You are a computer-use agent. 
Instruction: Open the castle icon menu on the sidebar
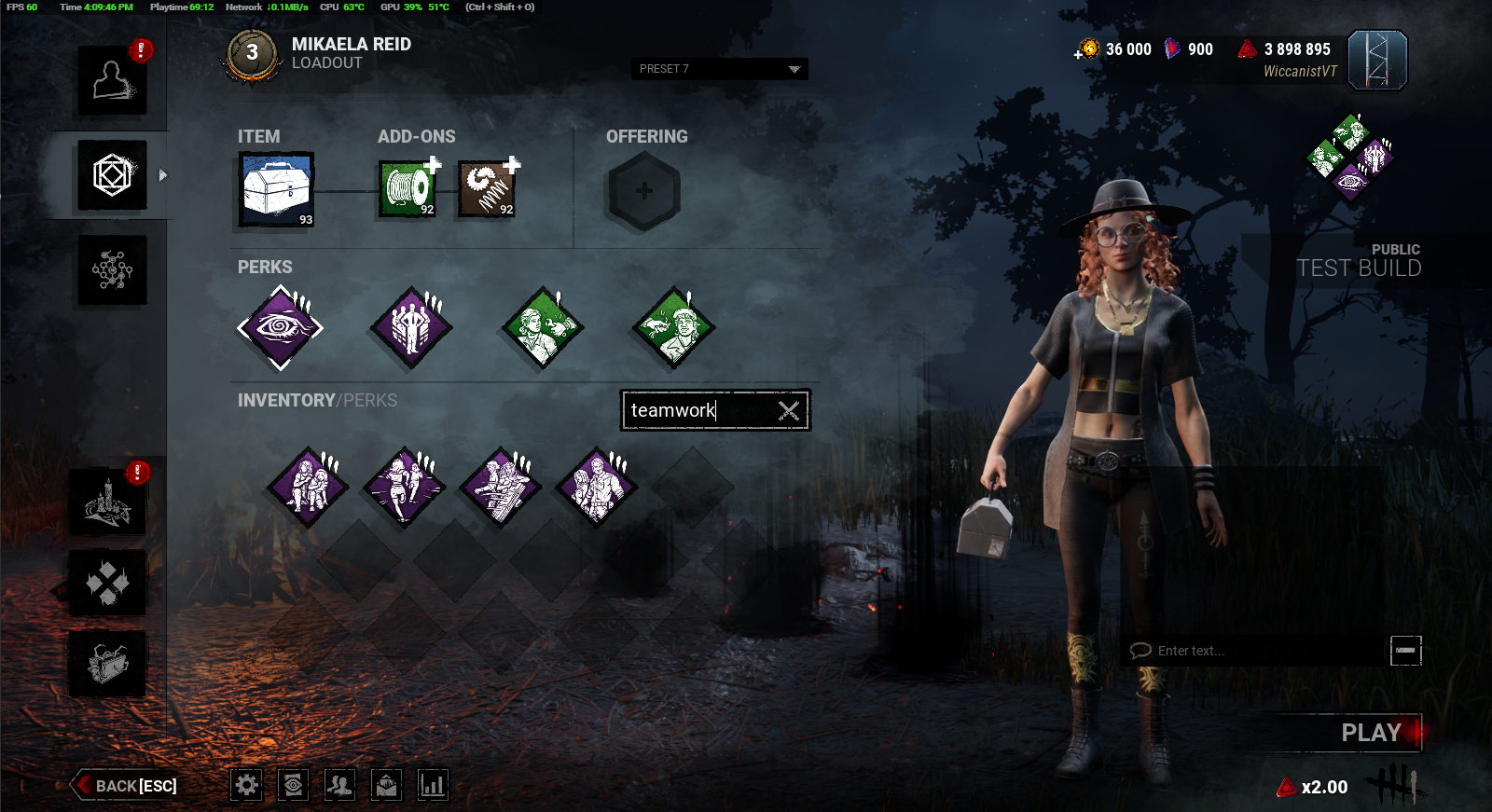click(x=107, y=502)
